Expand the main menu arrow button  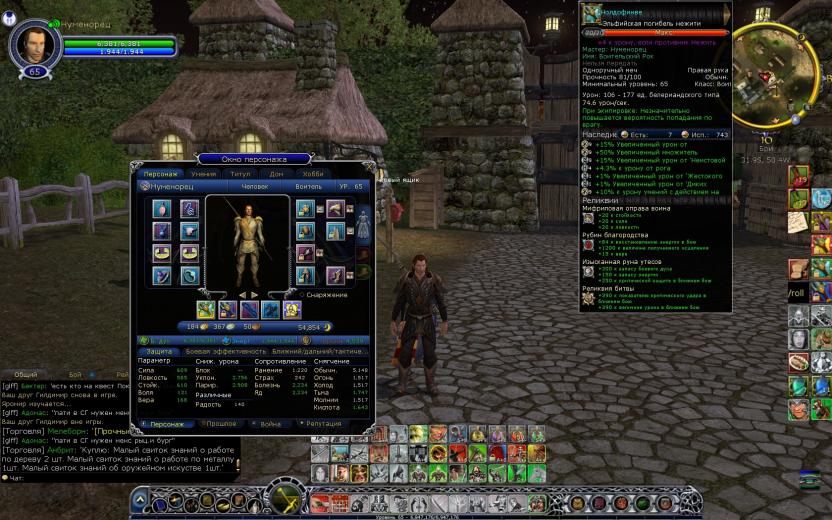(x=141, y=501)
